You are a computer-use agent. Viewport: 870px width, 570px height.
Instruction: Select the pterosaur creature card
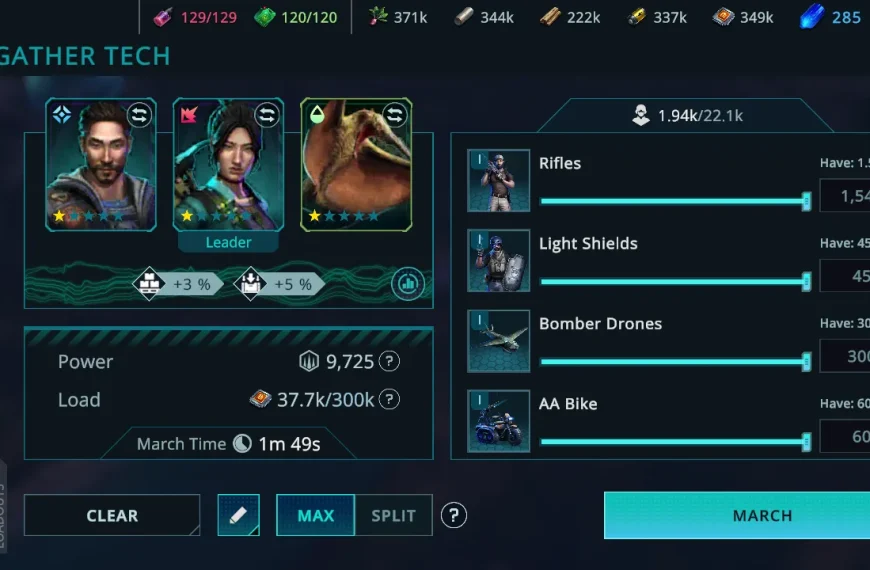pos(356,165)
